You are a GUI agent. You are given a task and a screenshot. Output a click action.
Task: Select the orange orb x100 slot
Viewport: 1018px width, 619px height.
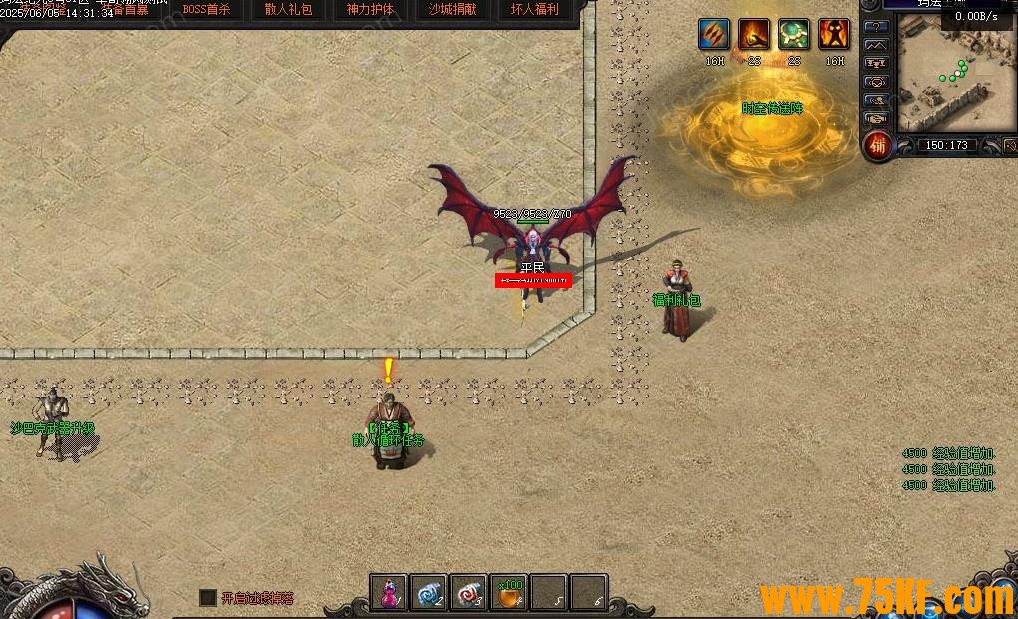coord(509,592)
